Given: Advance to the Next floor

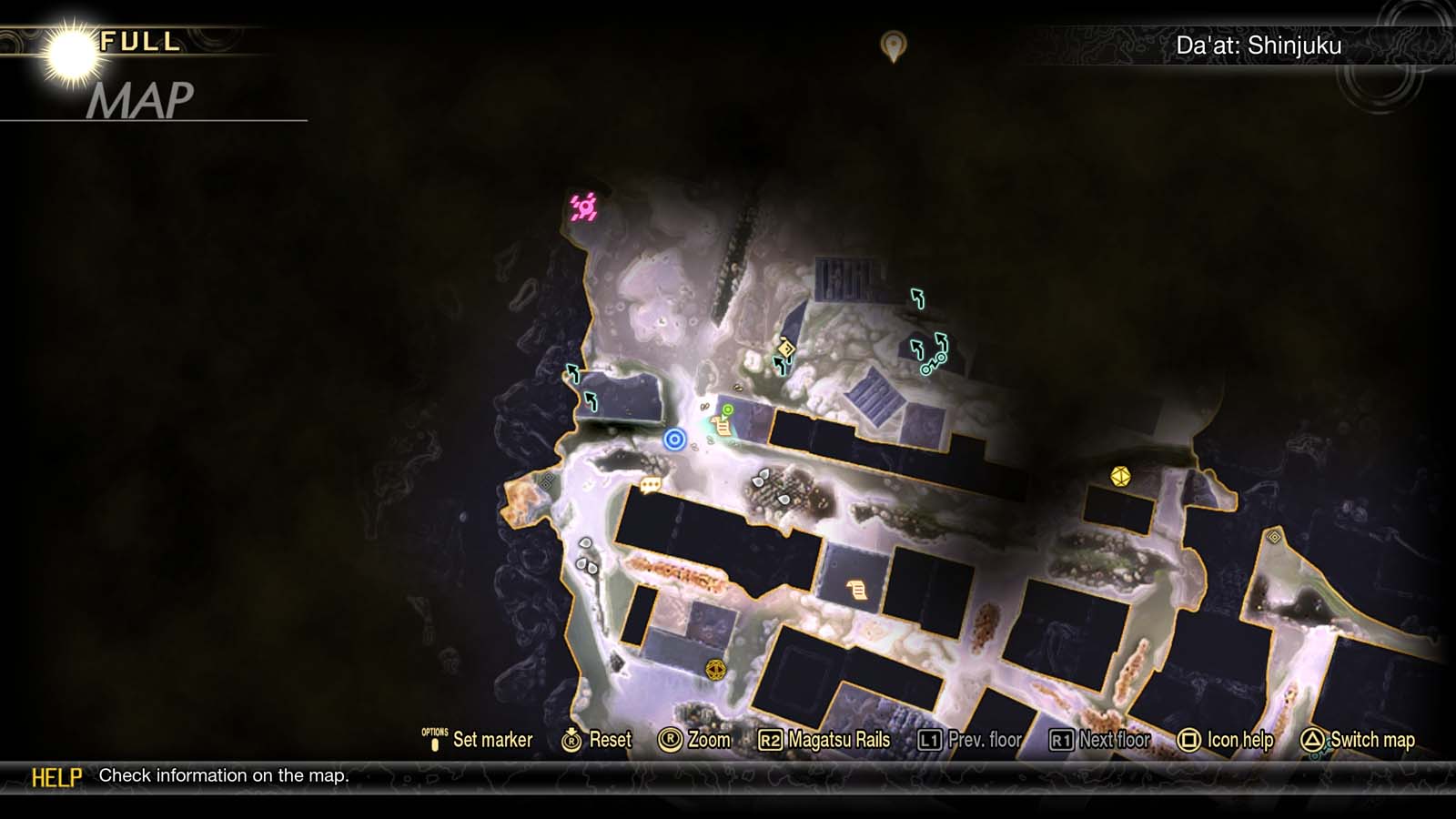Looking at the screenshot, I should click(x=1103, y=741).
